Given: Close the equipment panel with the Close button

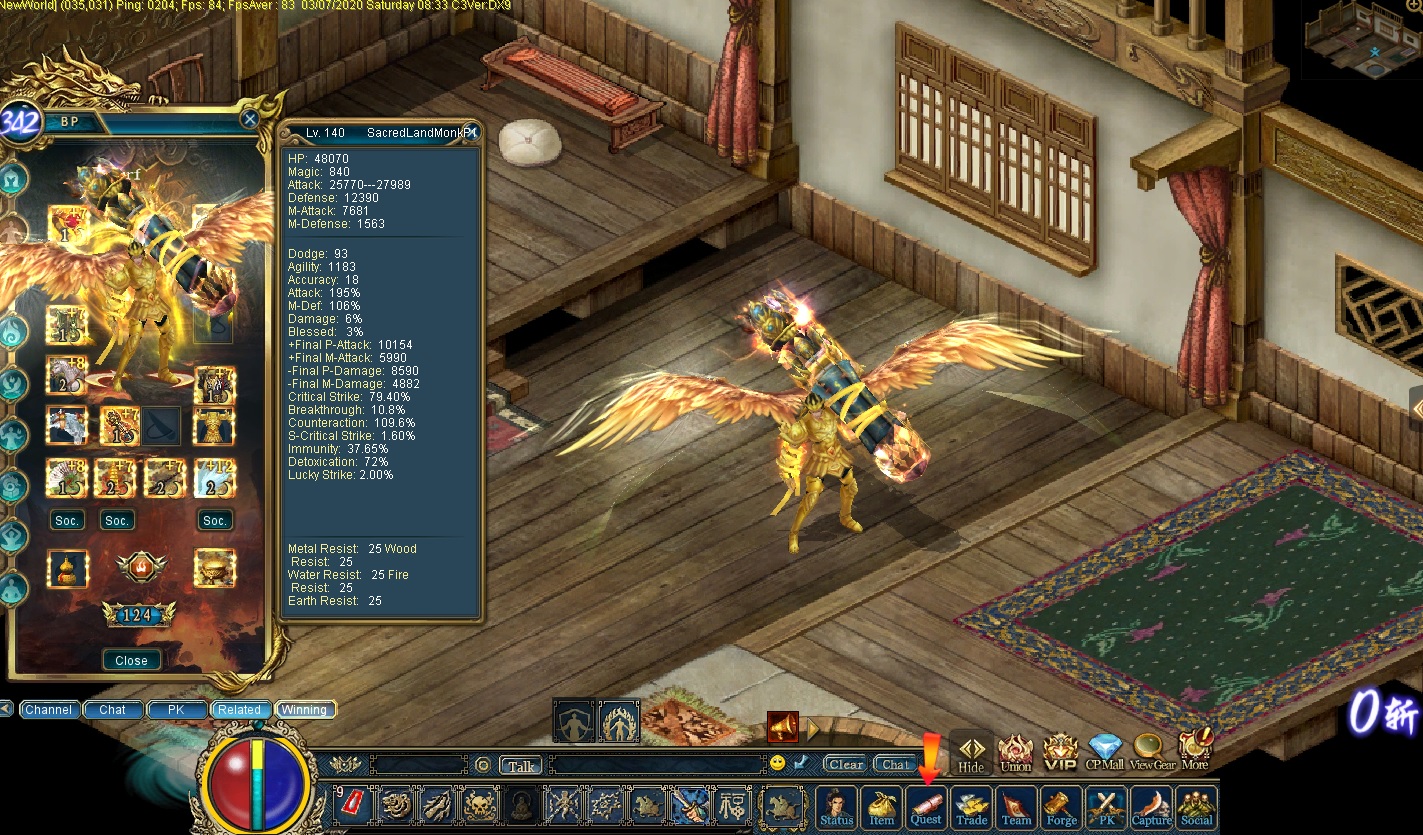Looking at the screenshot, I should 131,660.
